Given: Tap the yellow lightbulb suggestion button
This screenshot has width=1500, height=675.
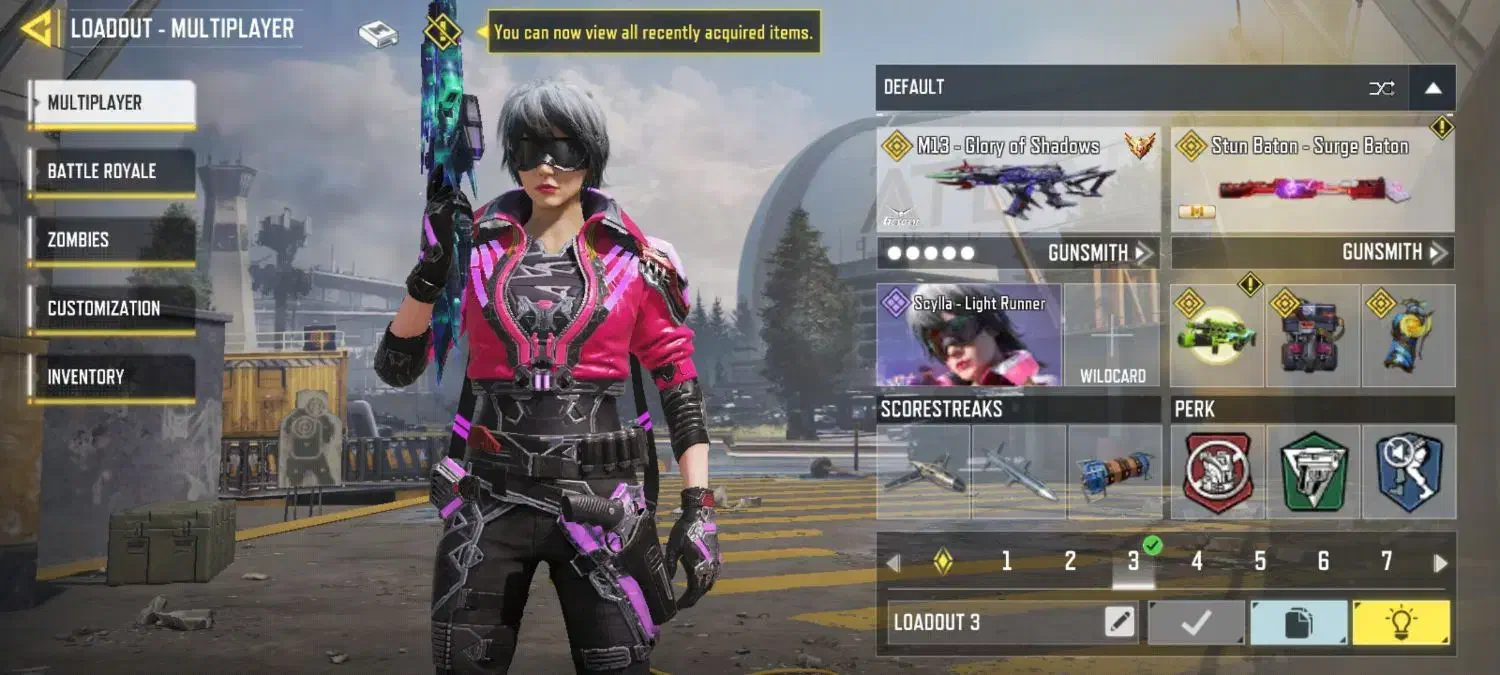Looking at the screenshot, I should coord(1400,623).
